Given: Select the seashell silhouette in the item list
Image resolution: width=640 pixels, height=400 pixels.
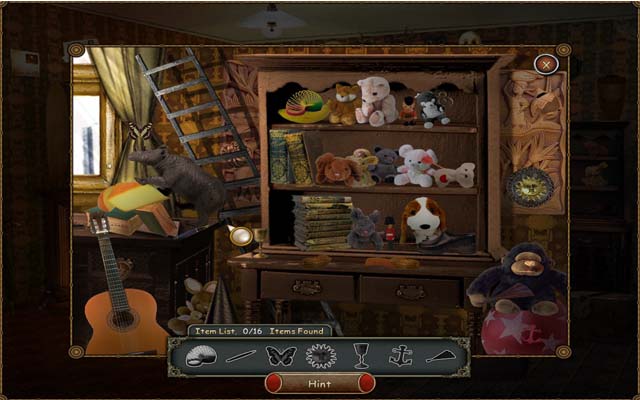Looking at the screenshot, I should (x=199, y=356).
